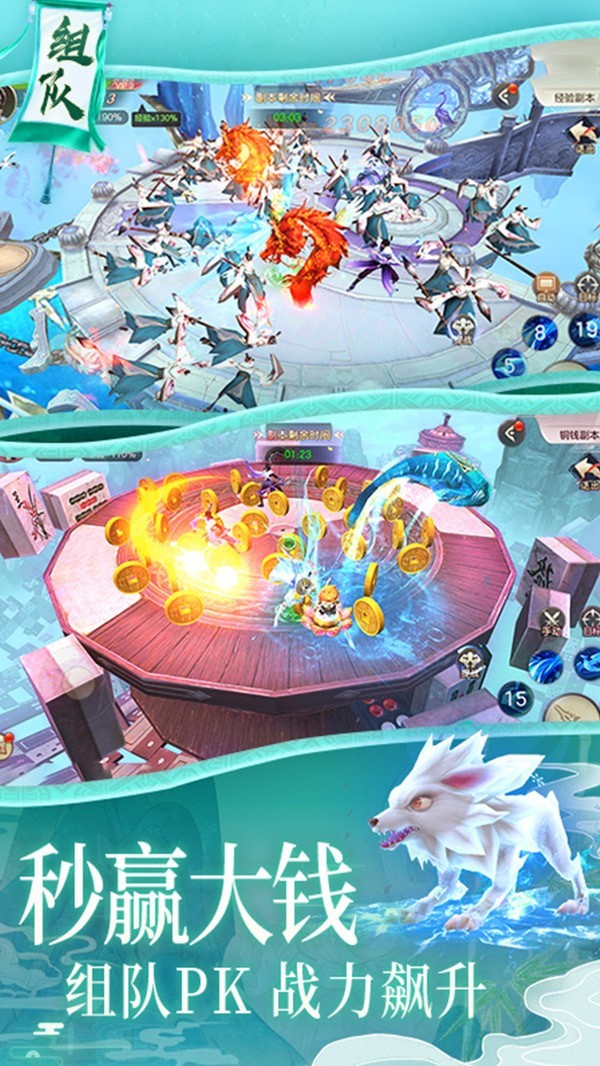
Task: Open the 铜钱副本 tracker label
Action: pyautogui.click(x=568, y=436)
